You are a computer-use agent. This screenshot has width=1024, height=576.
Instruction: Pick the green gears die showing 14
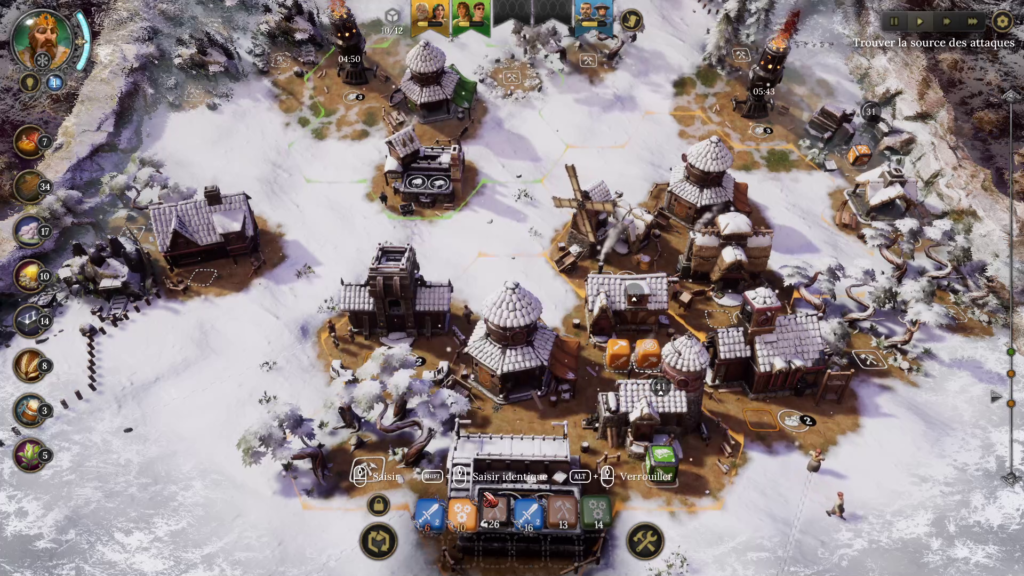597,513
